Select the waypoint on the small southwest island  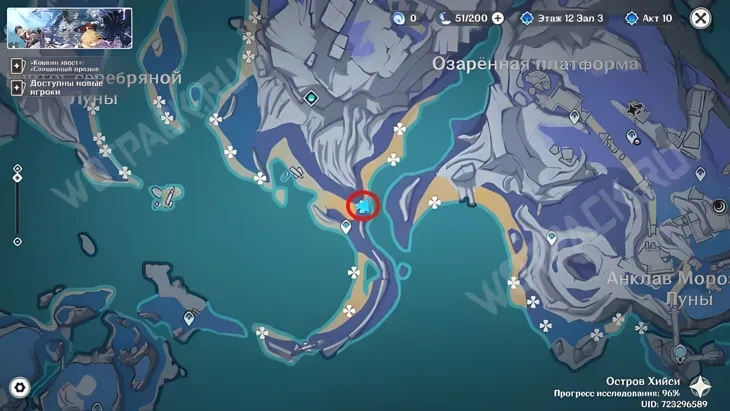(x=189, y=318)
